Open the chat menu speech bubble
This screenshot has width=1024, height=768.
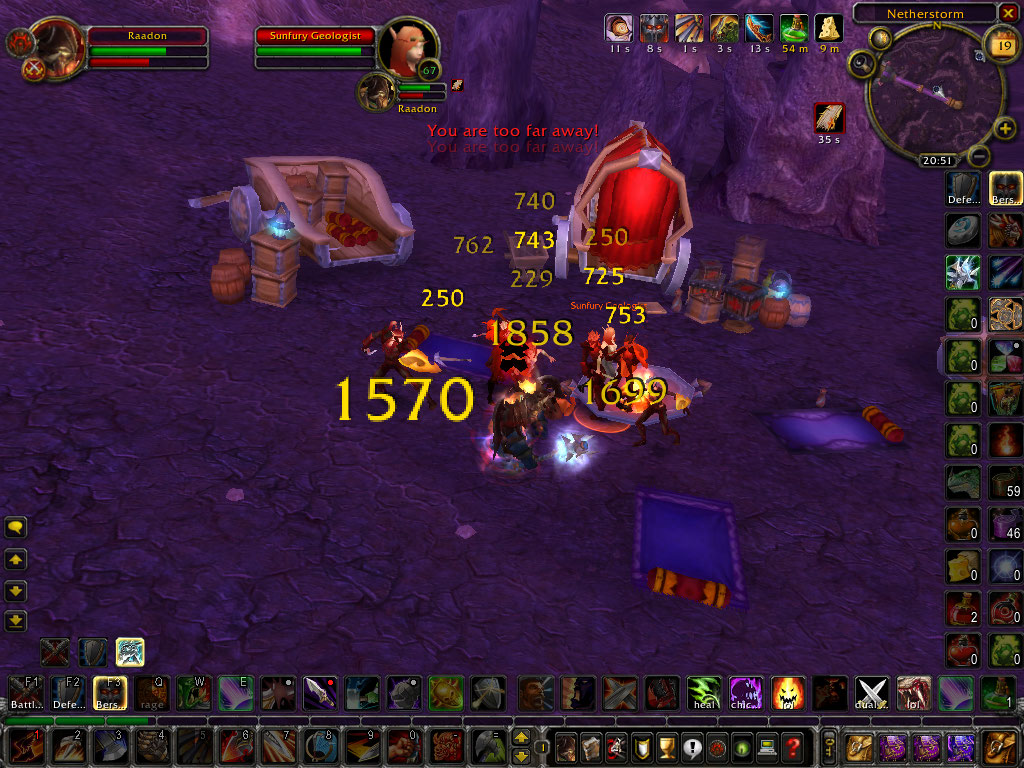point(16,527)
